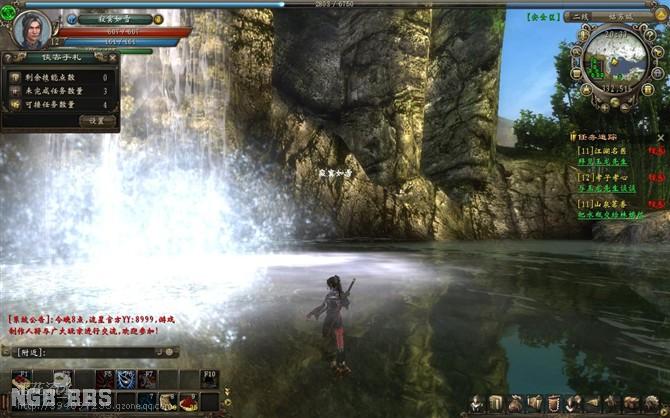Close the 侠客手札 handbook panel

click(x=113, y=59)
